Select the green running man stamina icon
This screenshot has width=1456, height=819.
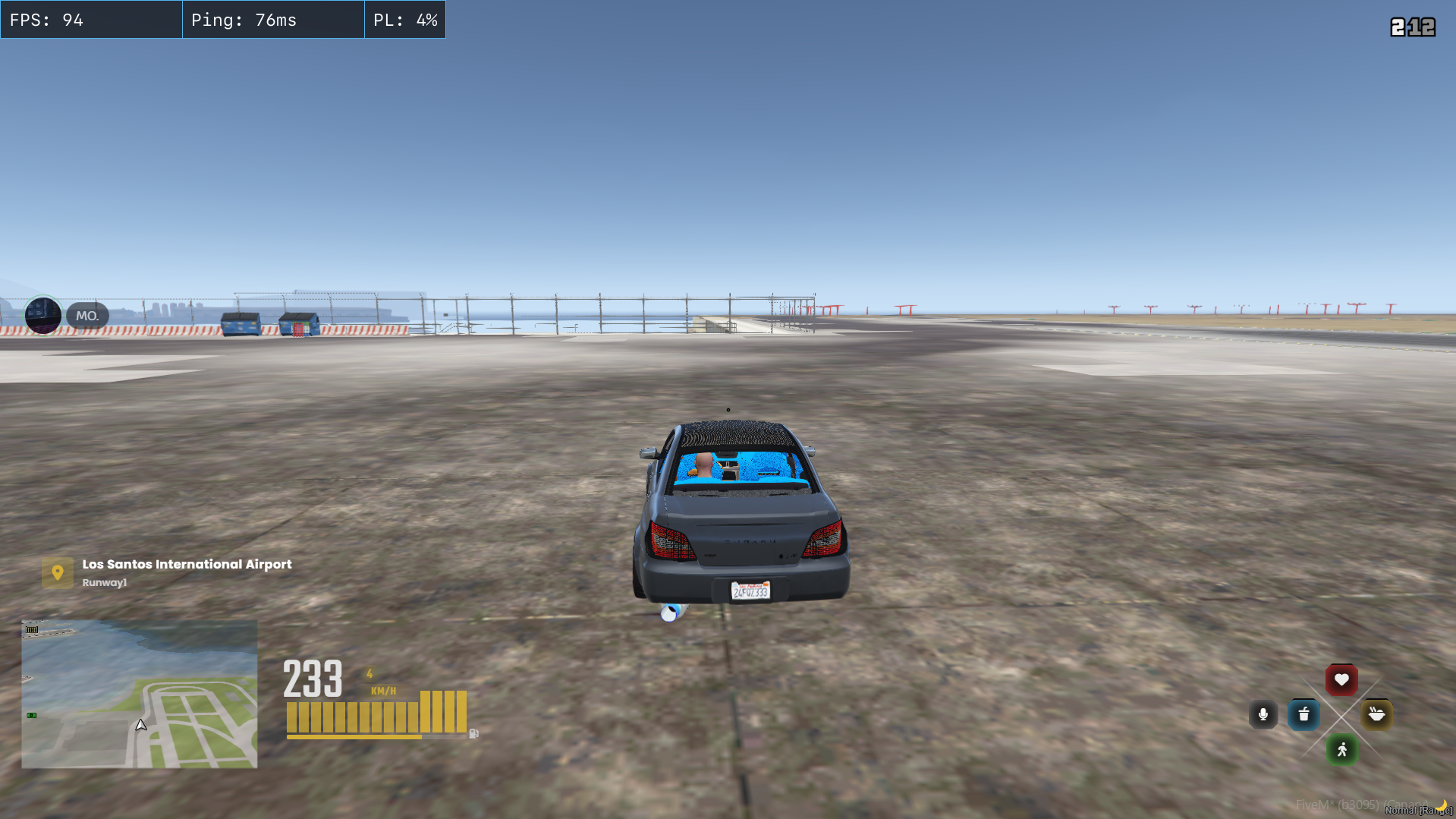point(1341,750)
